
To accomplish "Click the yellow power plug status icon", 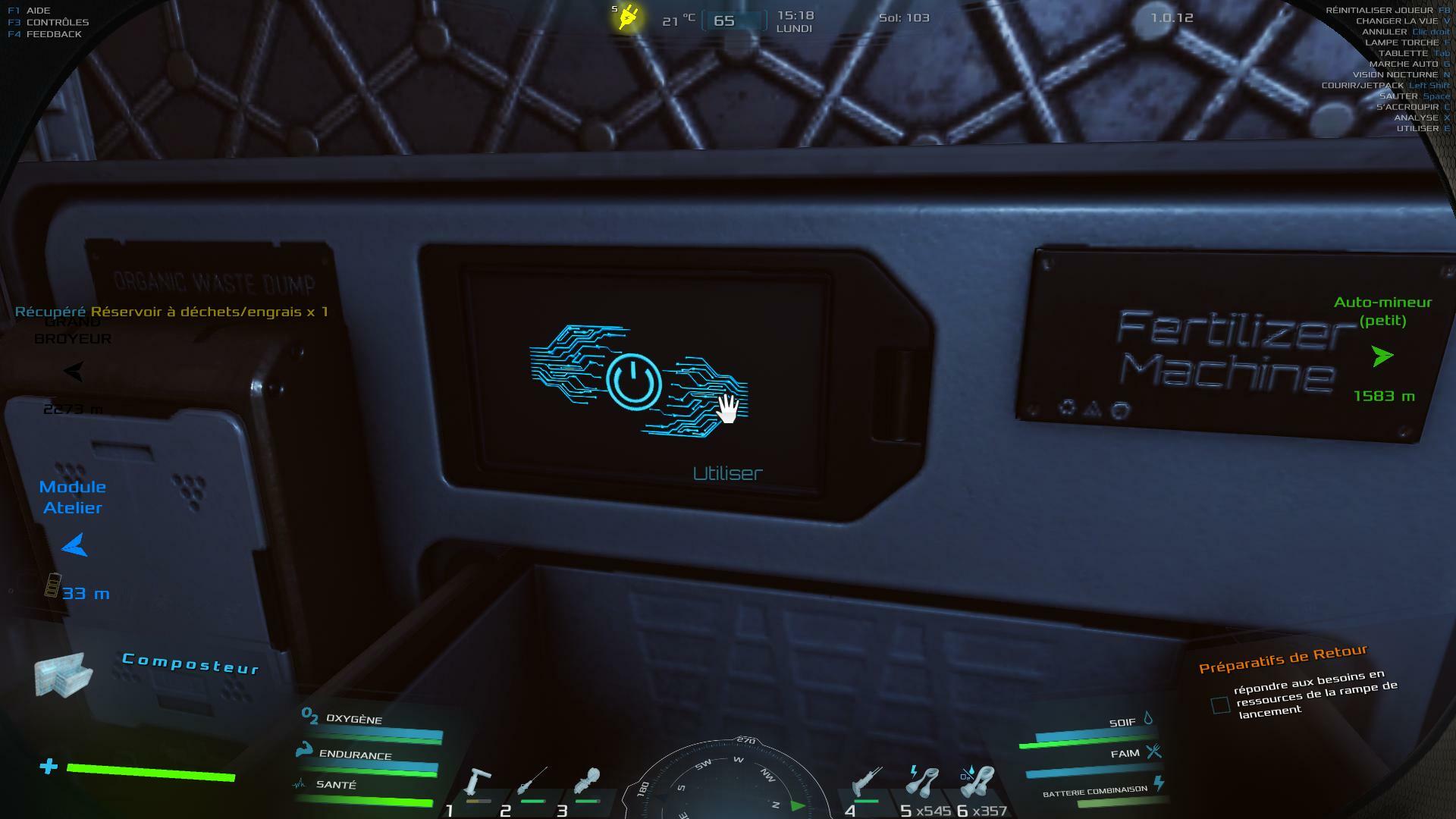I will pyautogui.click(x=629, y=17).
